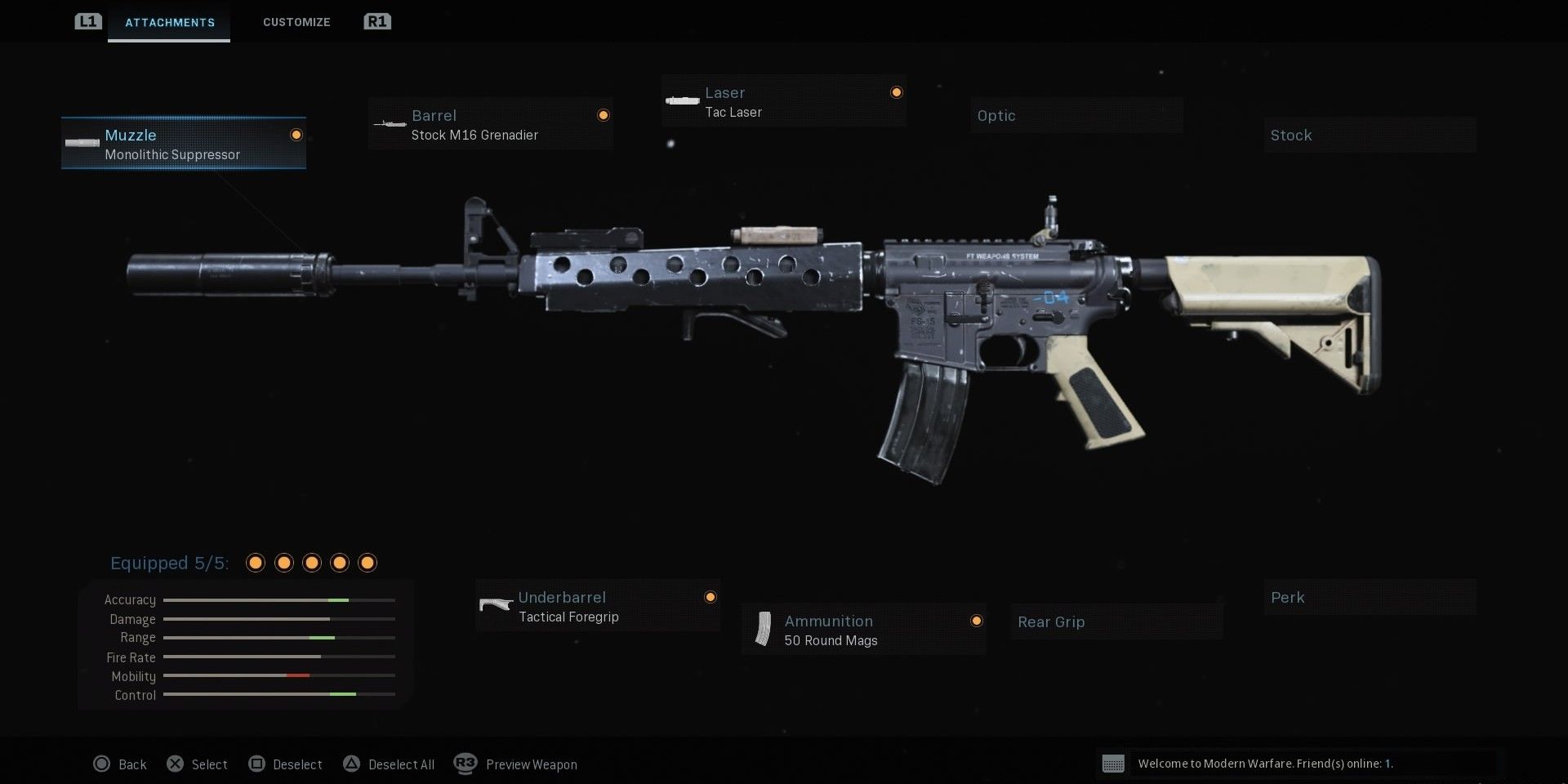The width and height of the screenshot is (1568, 784).
Task: Toggle the orange indicator on the Laser slot
Action: (x=896, y=91)
